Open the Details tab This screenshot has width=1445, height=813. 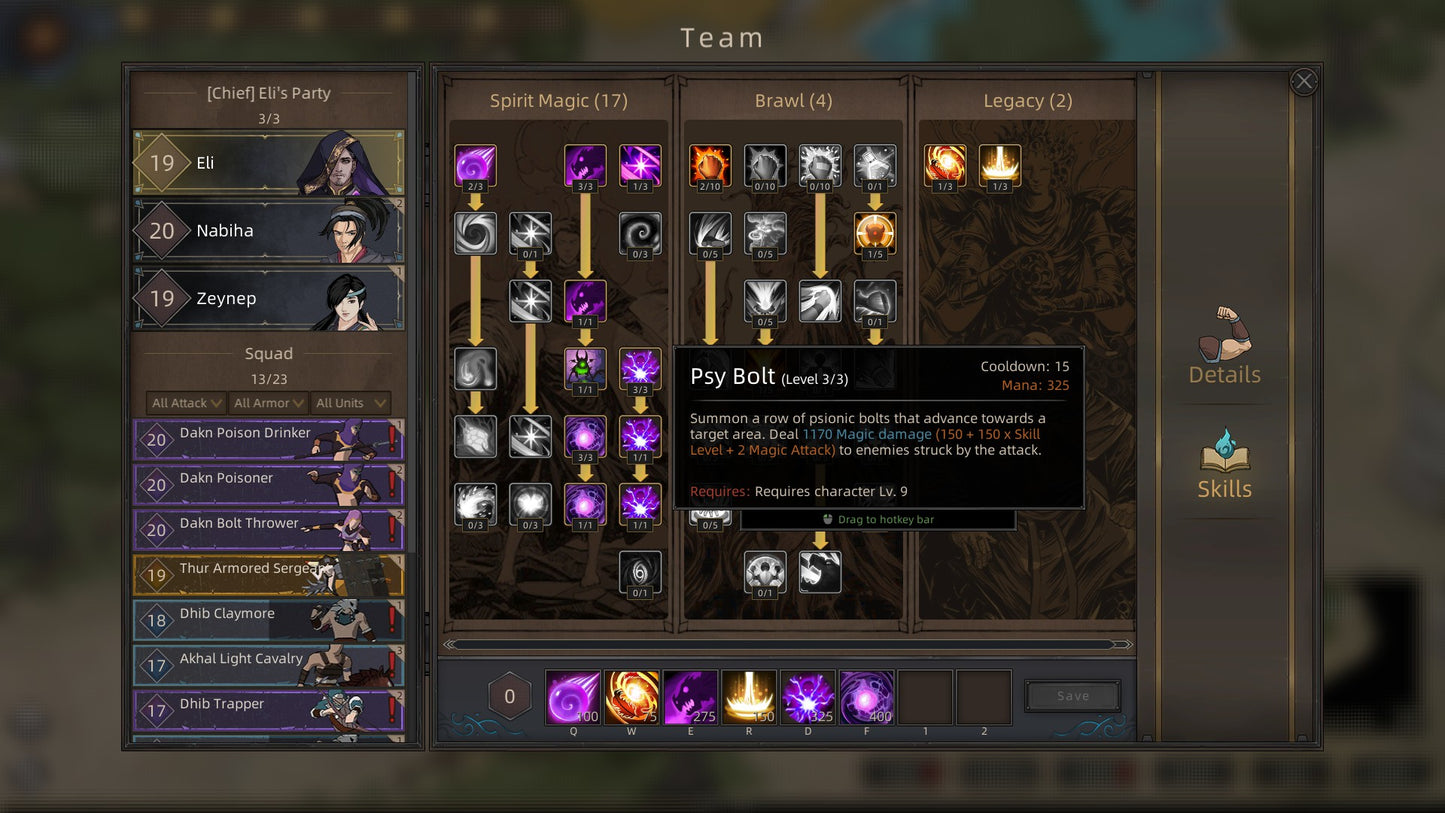[1224, 346]
